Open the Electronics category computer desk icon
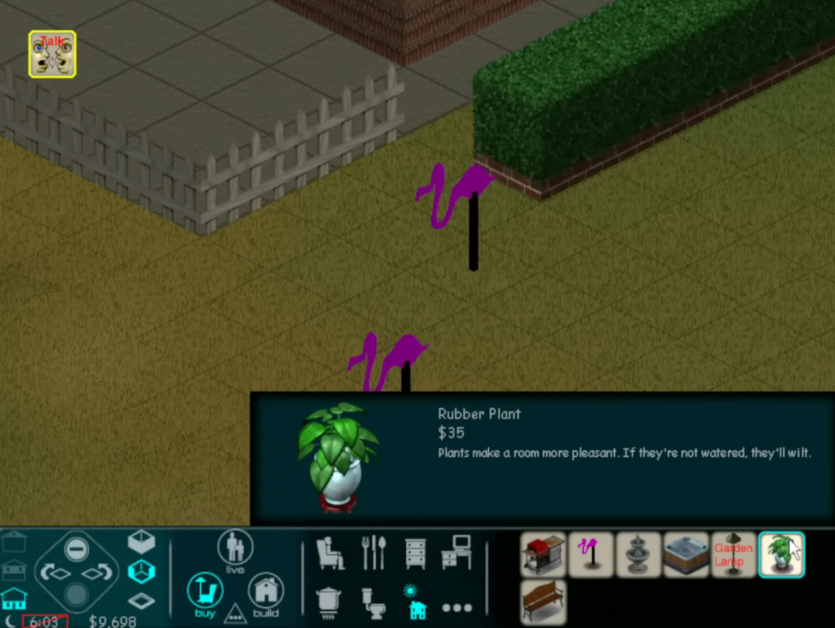The height and width of the screenshot is (628, 835). click(x=456, y=553)
